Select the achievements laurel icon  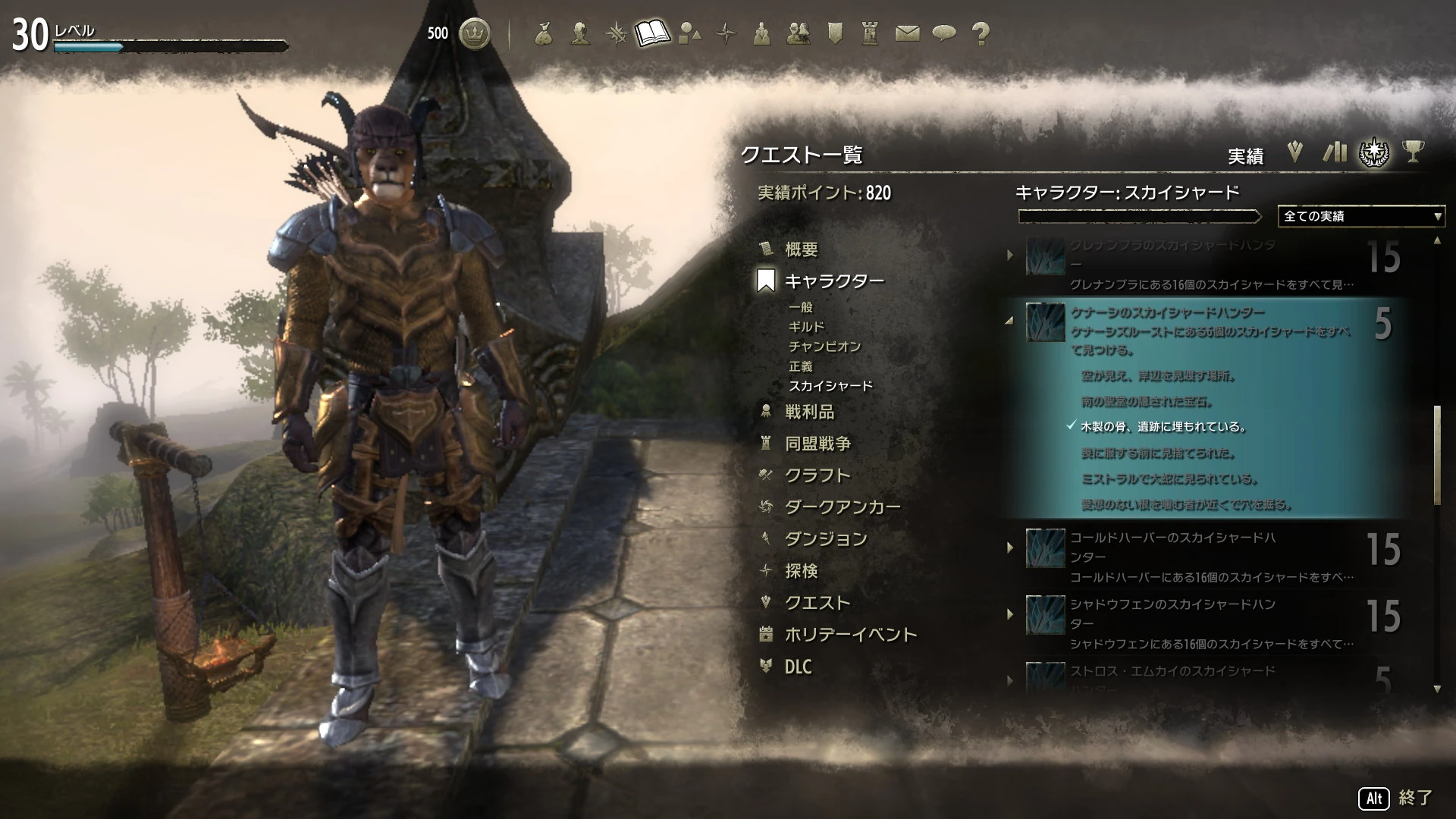click(x=1375, y=153)
